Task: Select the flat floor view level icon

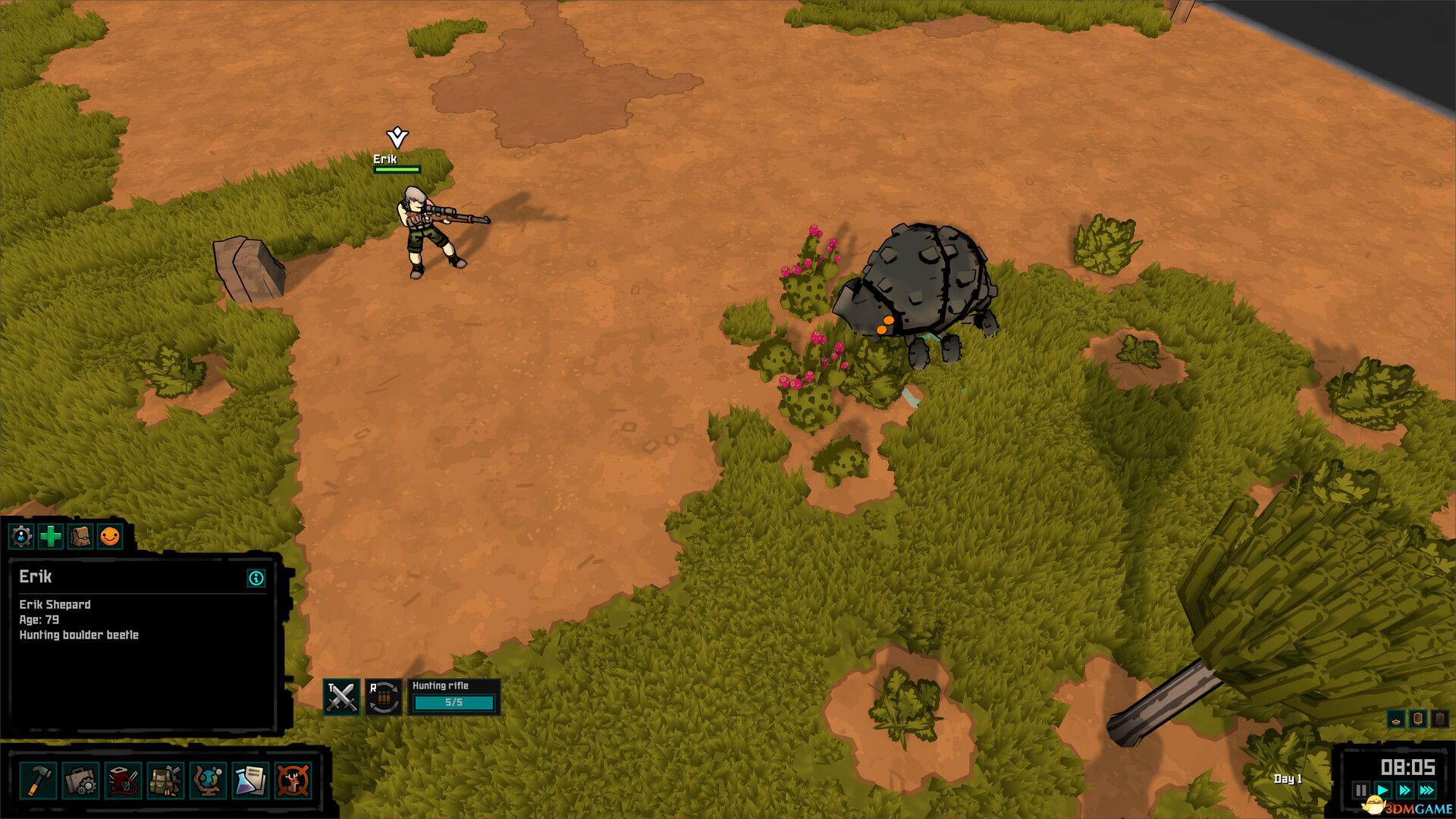Action: (1396, 720)
